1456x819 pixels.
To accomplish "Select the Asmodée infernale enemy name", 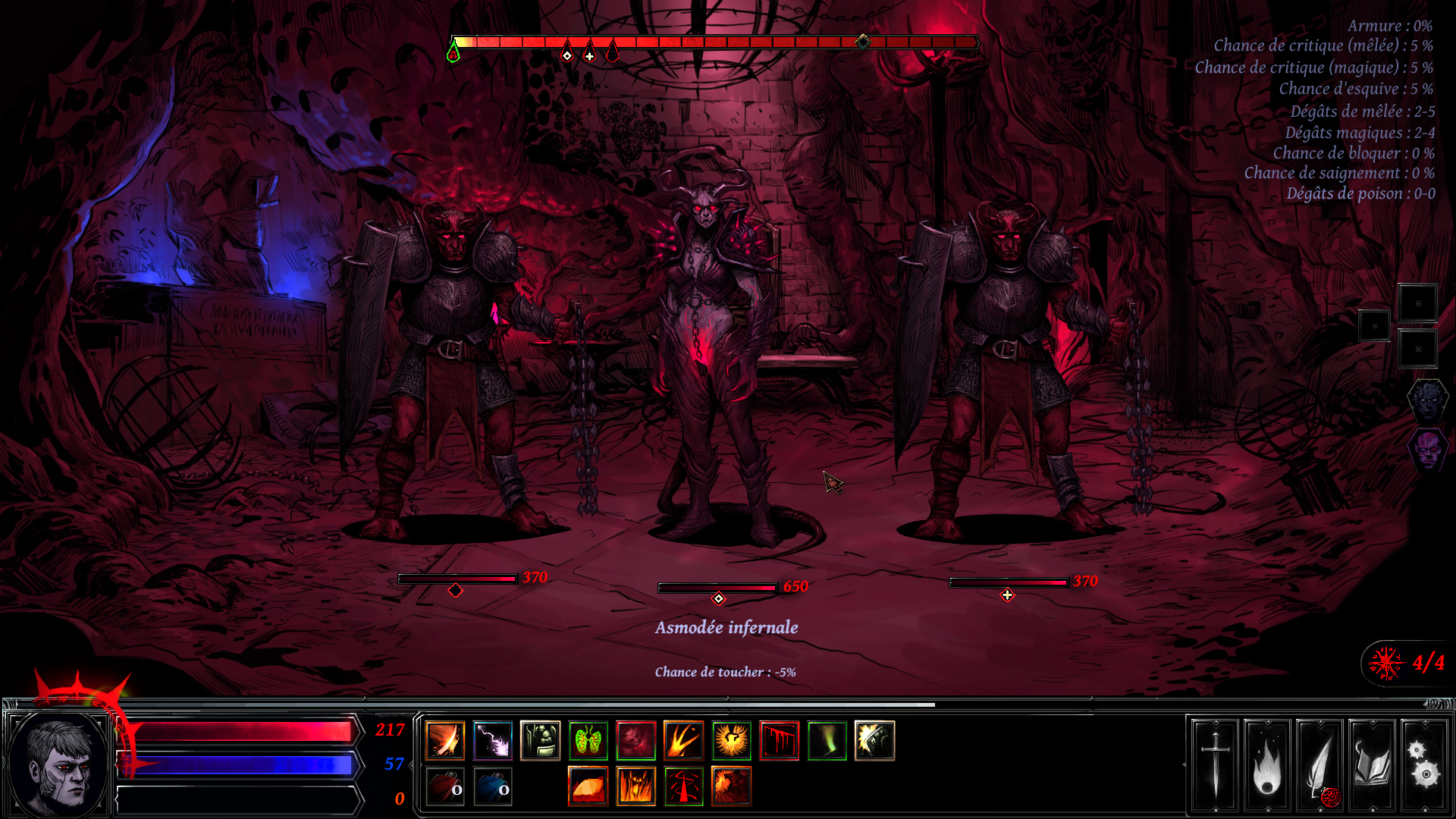I will point(727,627).
